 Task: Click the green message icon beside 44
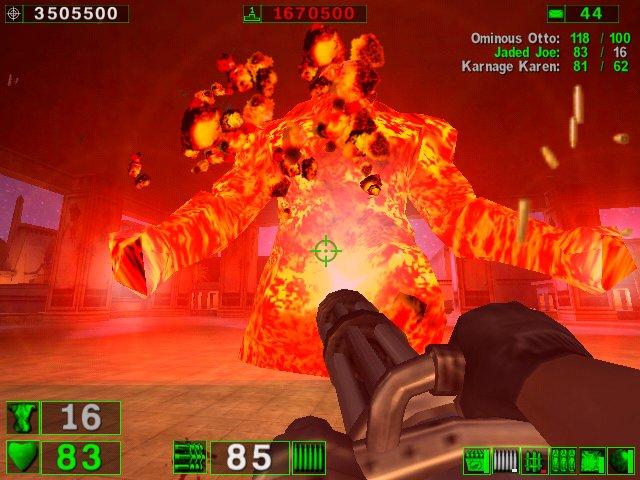555,14
